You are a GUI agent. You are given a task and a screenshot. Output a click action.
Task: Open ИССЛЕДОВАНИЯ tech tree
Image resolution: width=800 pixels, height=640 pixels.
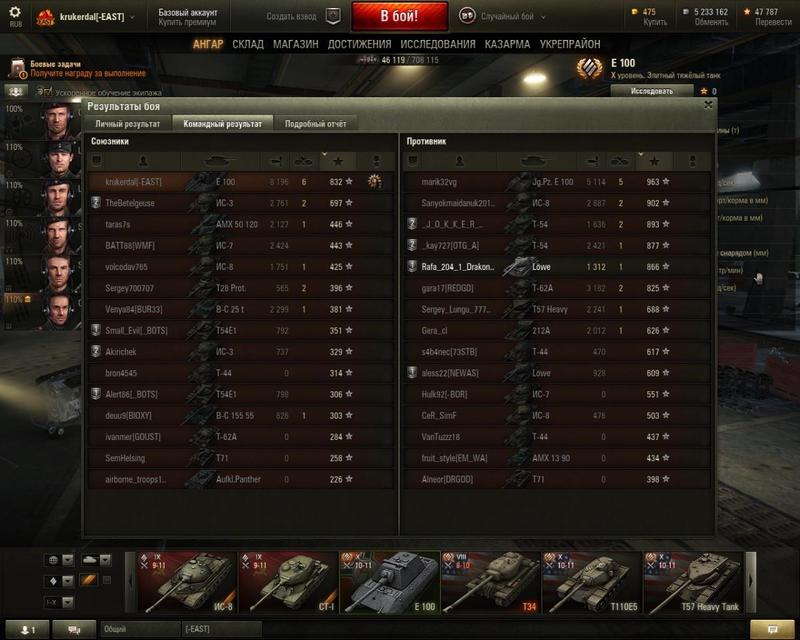click(x=438, y=45)
